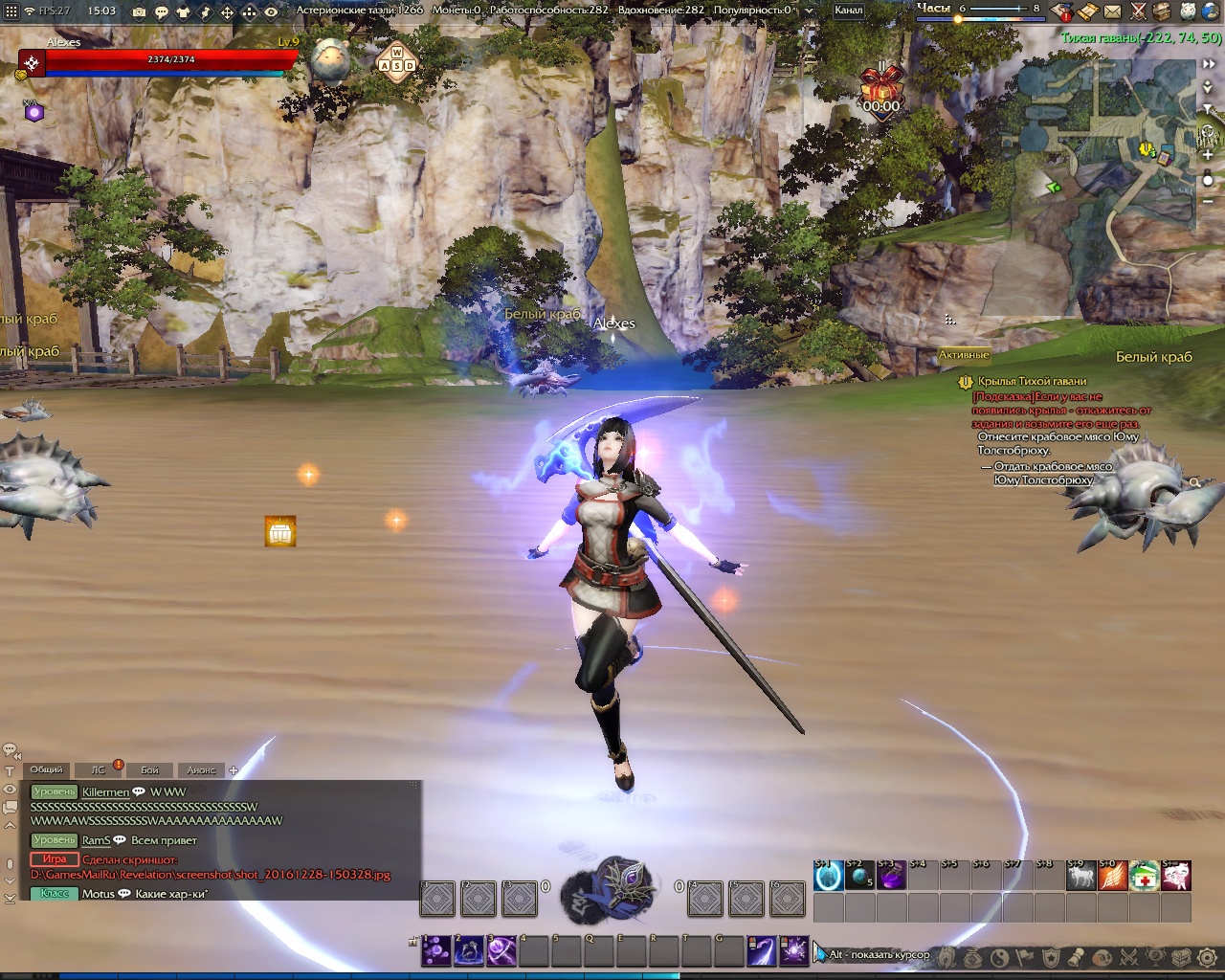Zoom in the minimap with plus button

click(x=1208, y=155)
